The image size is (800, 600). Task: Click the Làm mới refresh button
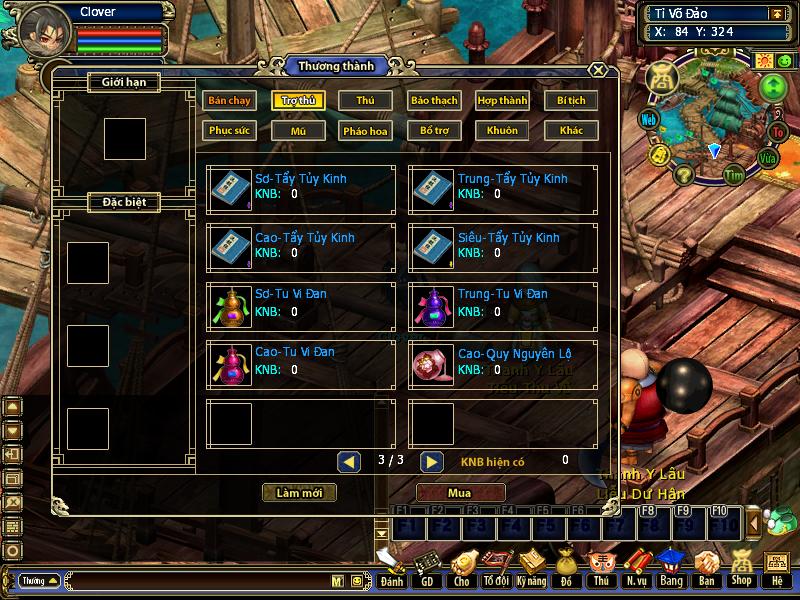tap(299, 493)
